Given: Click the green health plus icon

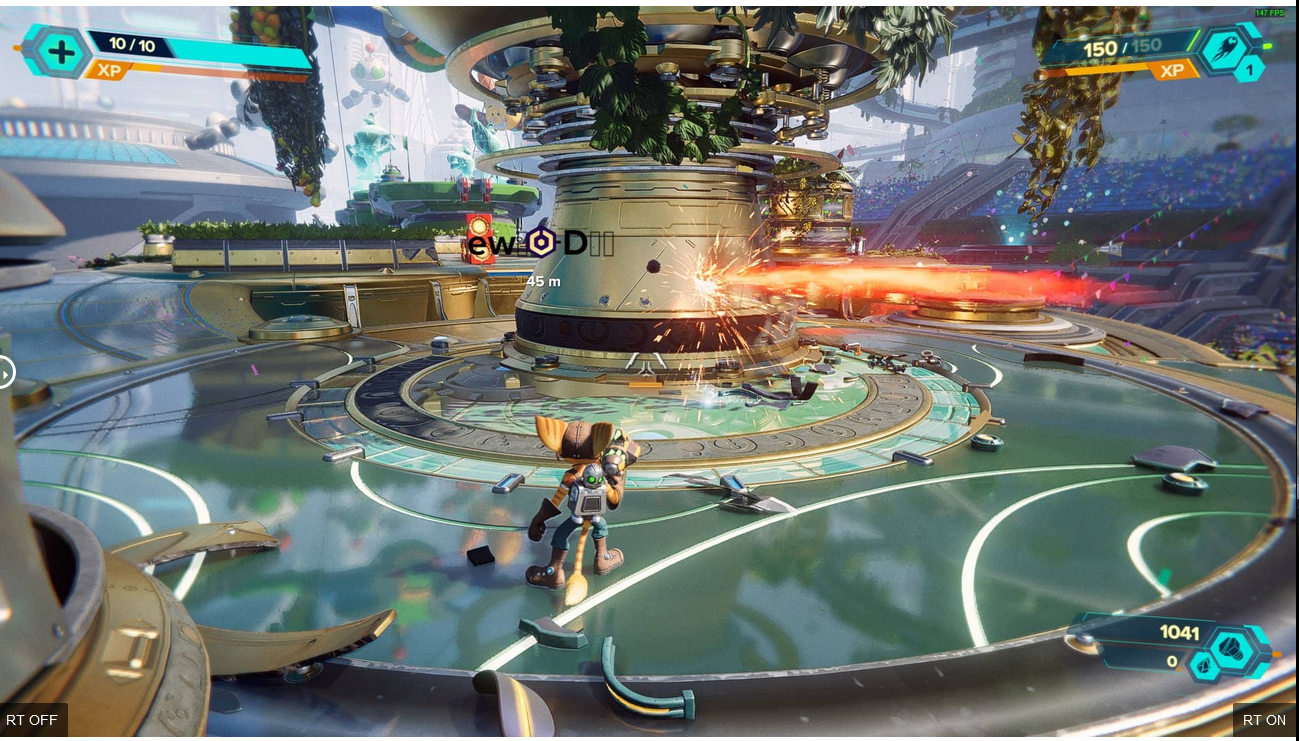Looking at the screenshot, I should pyautogui.click(x=60, y=52).
